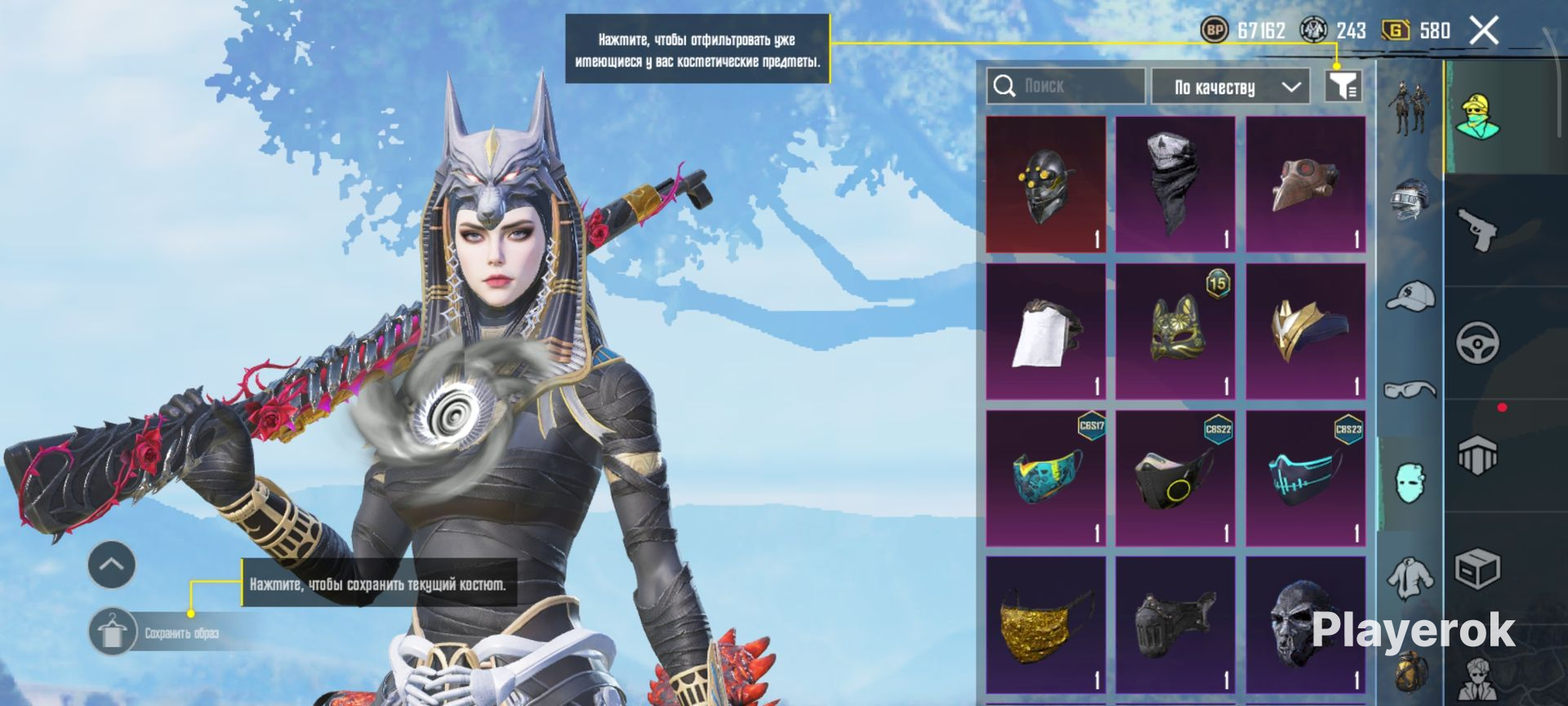Screen dimensions: 1568x706
Task: Select the gold sequin face mask
Action: click(1046, 626)
